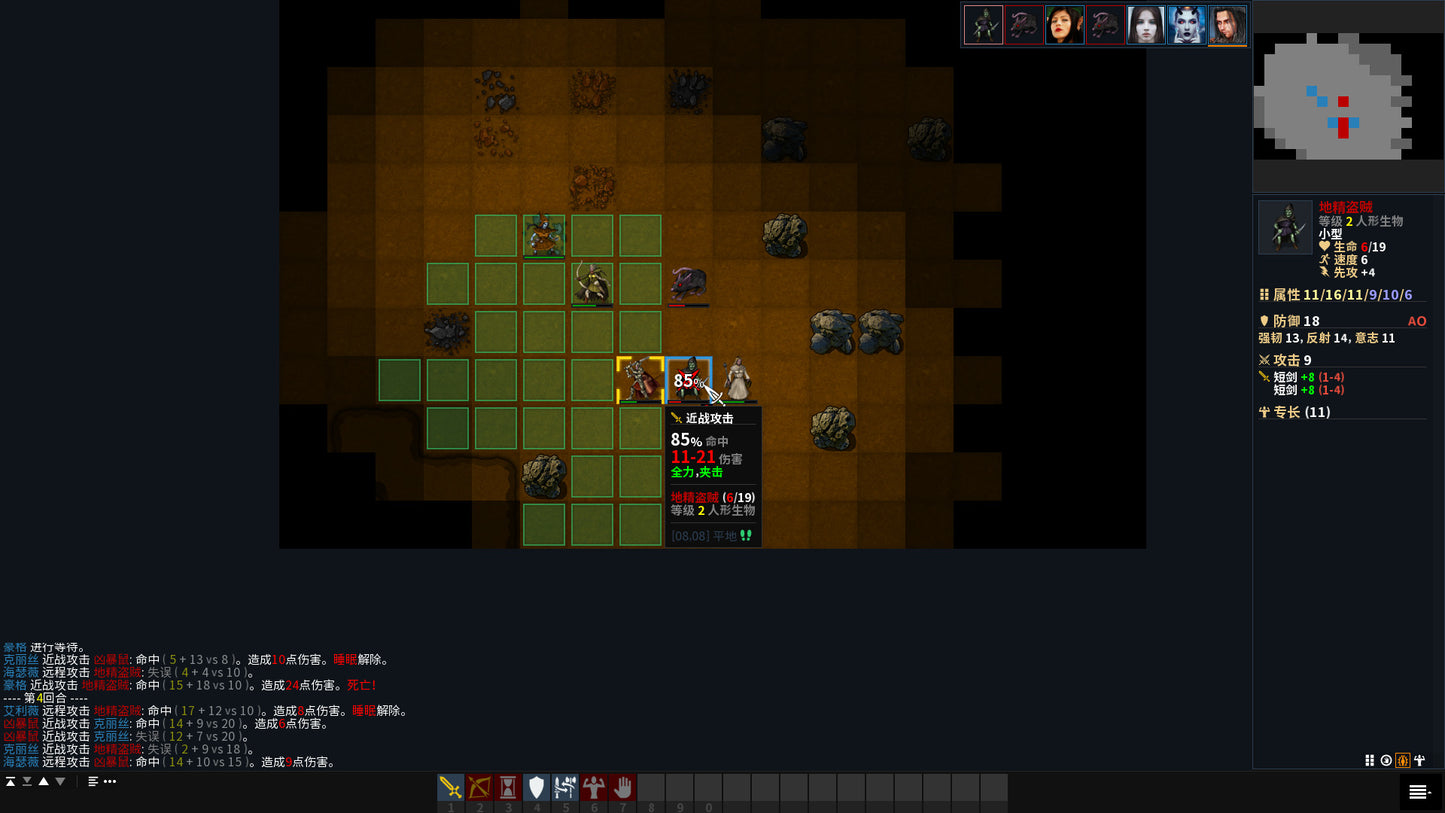
Task: Toggle the highlighted flame mode icon in the right panel
Action: (x=1403, y=761)
